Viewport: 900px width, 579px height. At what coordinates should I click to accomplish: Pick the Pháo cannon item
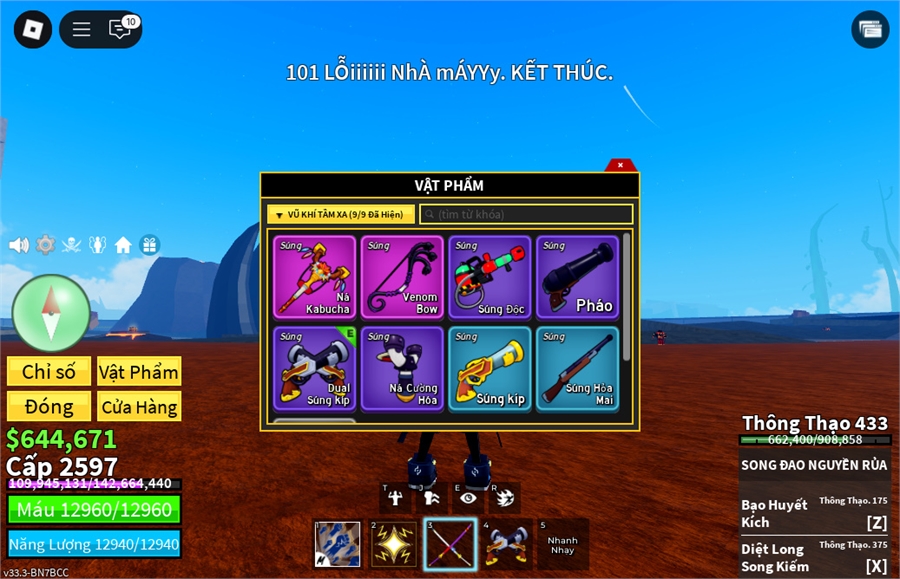(577, 277)
